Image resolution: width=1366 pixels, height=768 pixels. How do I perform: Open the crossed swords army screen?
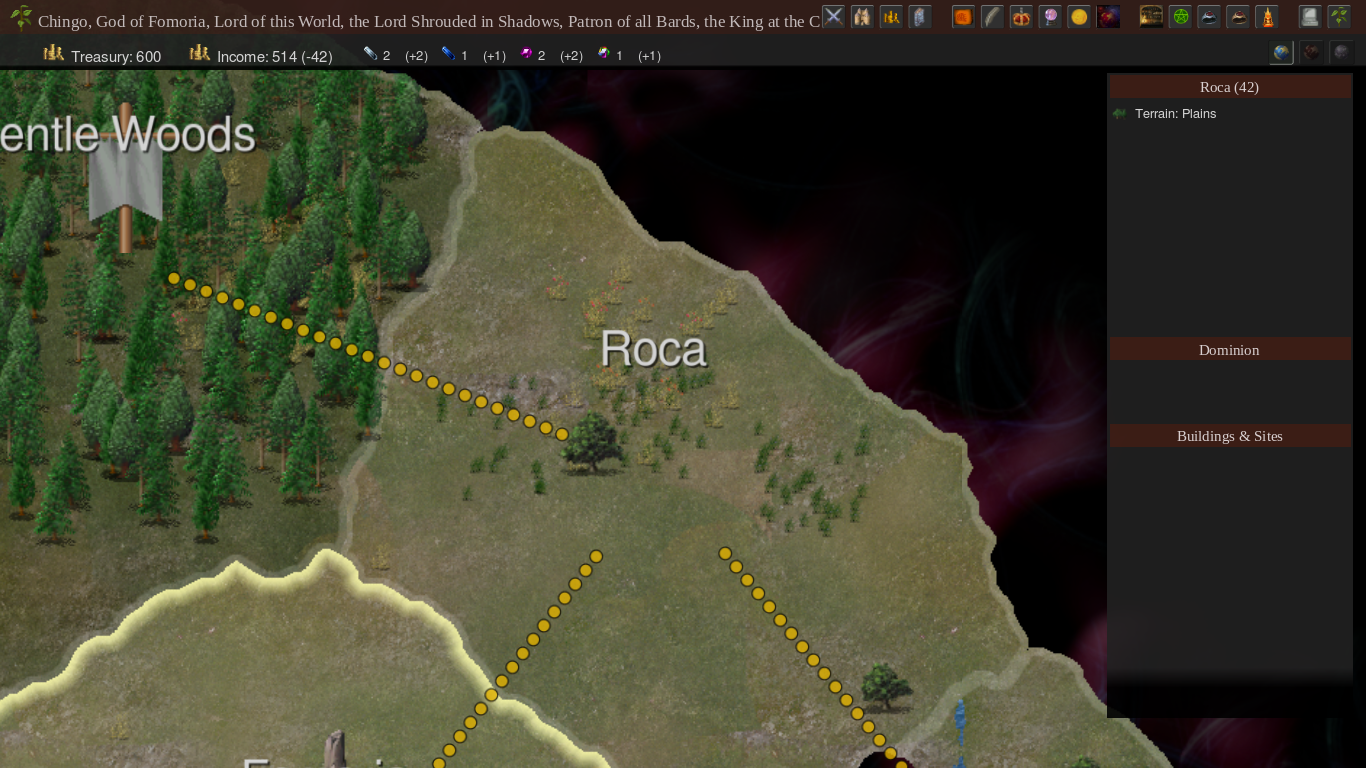click(x=833, y=16)
